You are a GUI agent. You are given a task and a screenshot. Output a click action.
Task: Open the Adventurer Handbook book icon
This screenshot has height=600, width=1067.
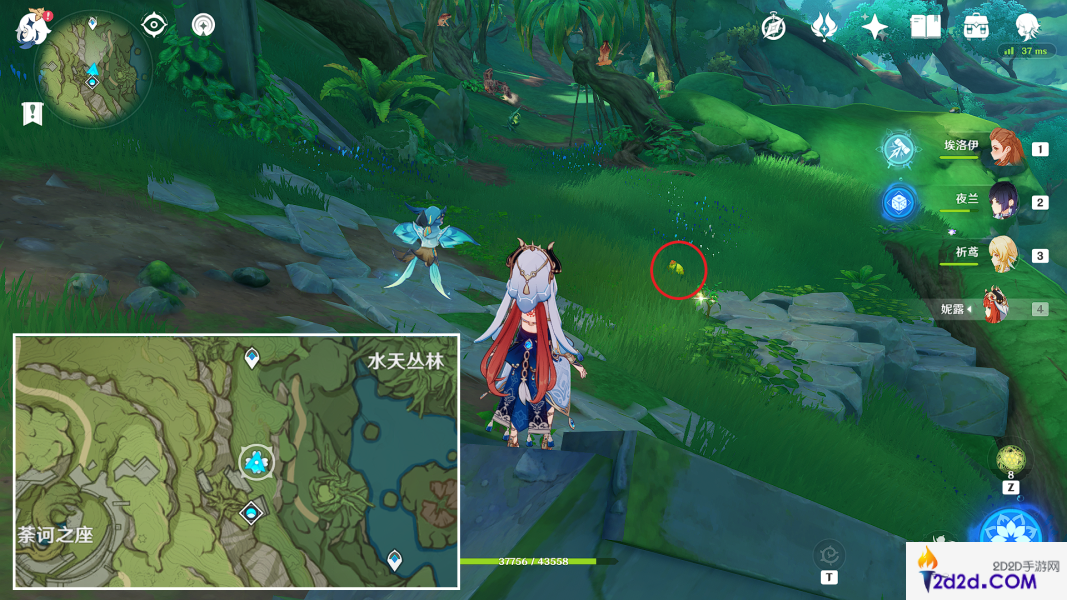[x=925, y=27]
